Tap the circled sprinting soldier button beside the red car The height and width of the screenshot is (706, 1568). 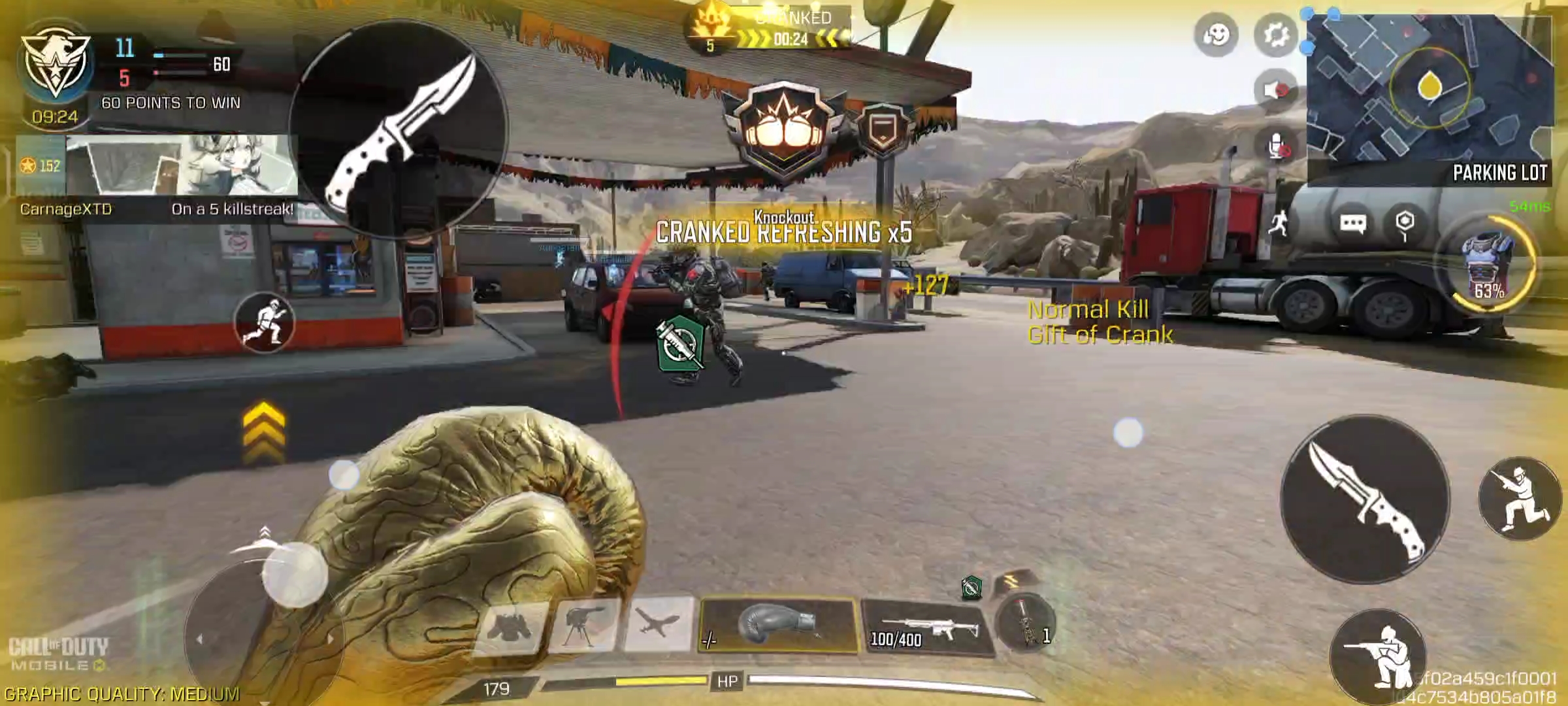(x=265, y=323)
